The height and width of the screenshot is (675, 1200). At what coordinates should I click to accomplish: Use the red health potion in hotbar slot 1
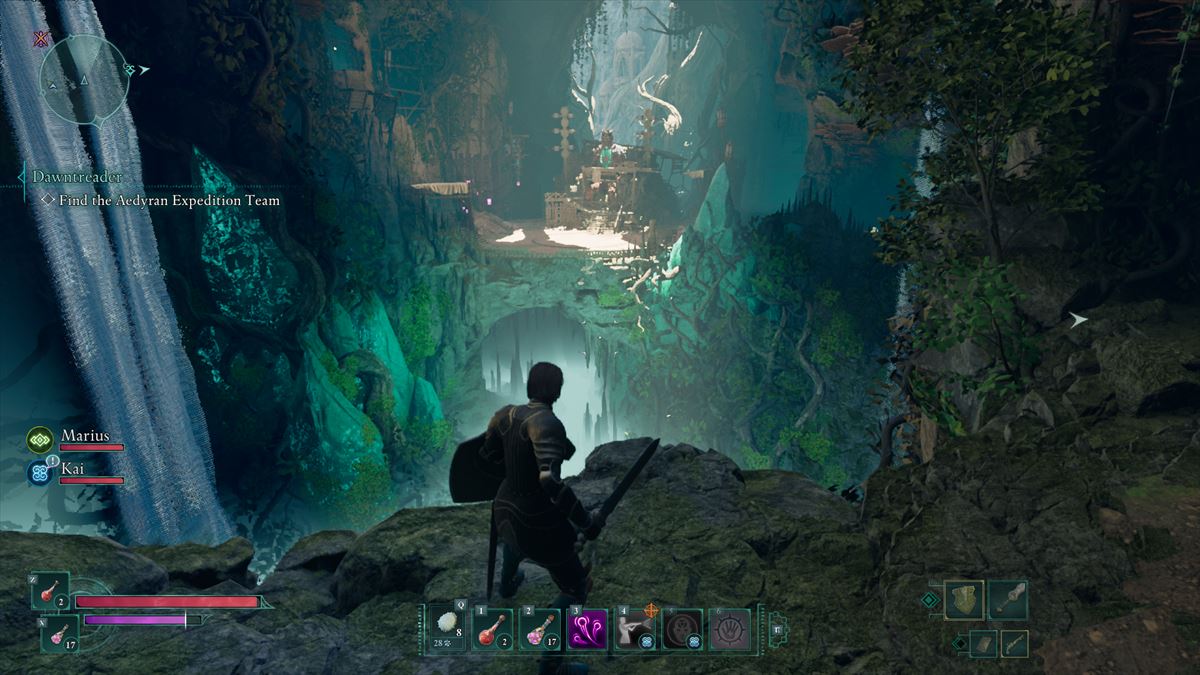[493, 630]
